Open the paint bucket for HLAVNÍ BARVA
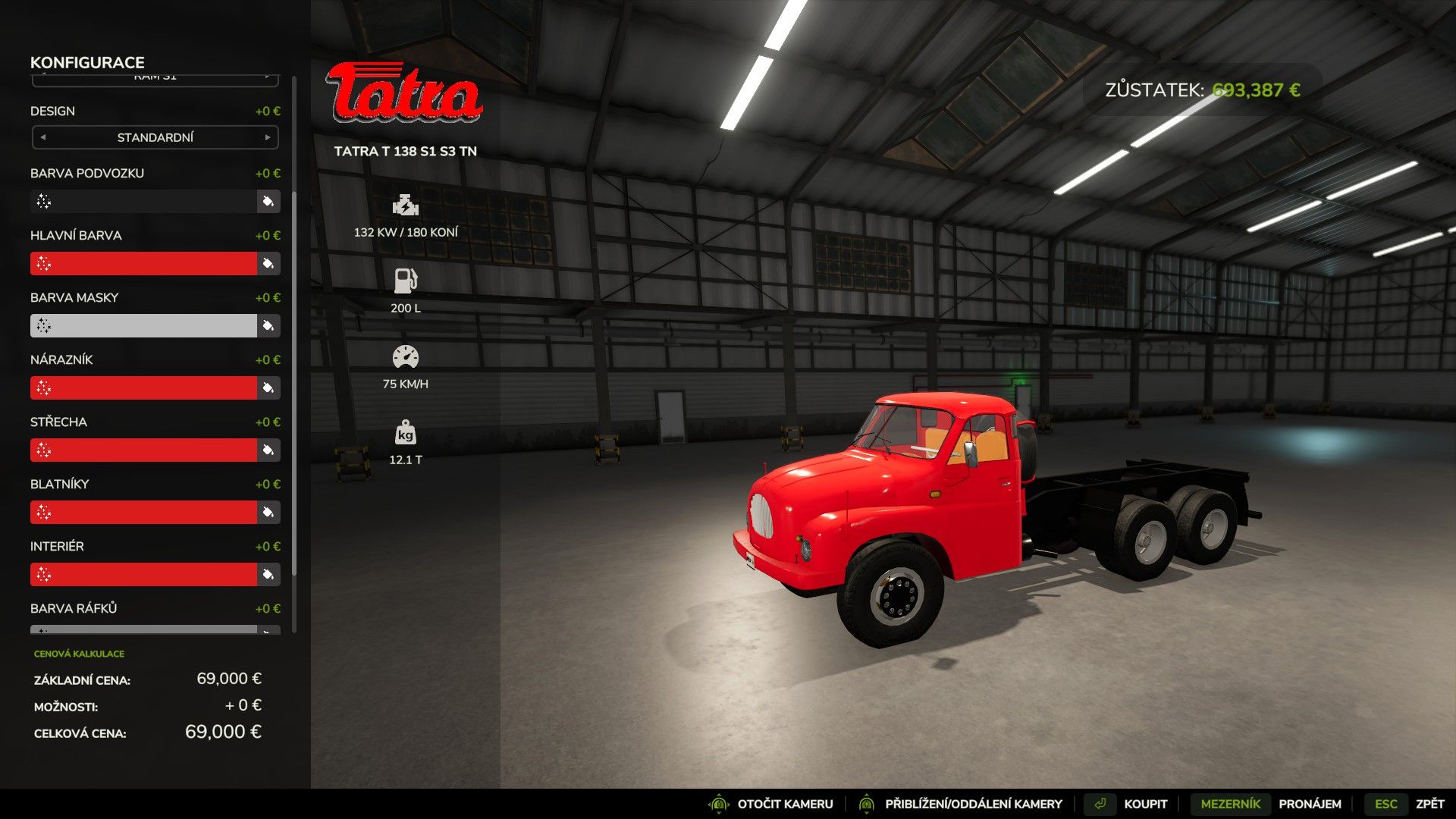 click(267, 263)
